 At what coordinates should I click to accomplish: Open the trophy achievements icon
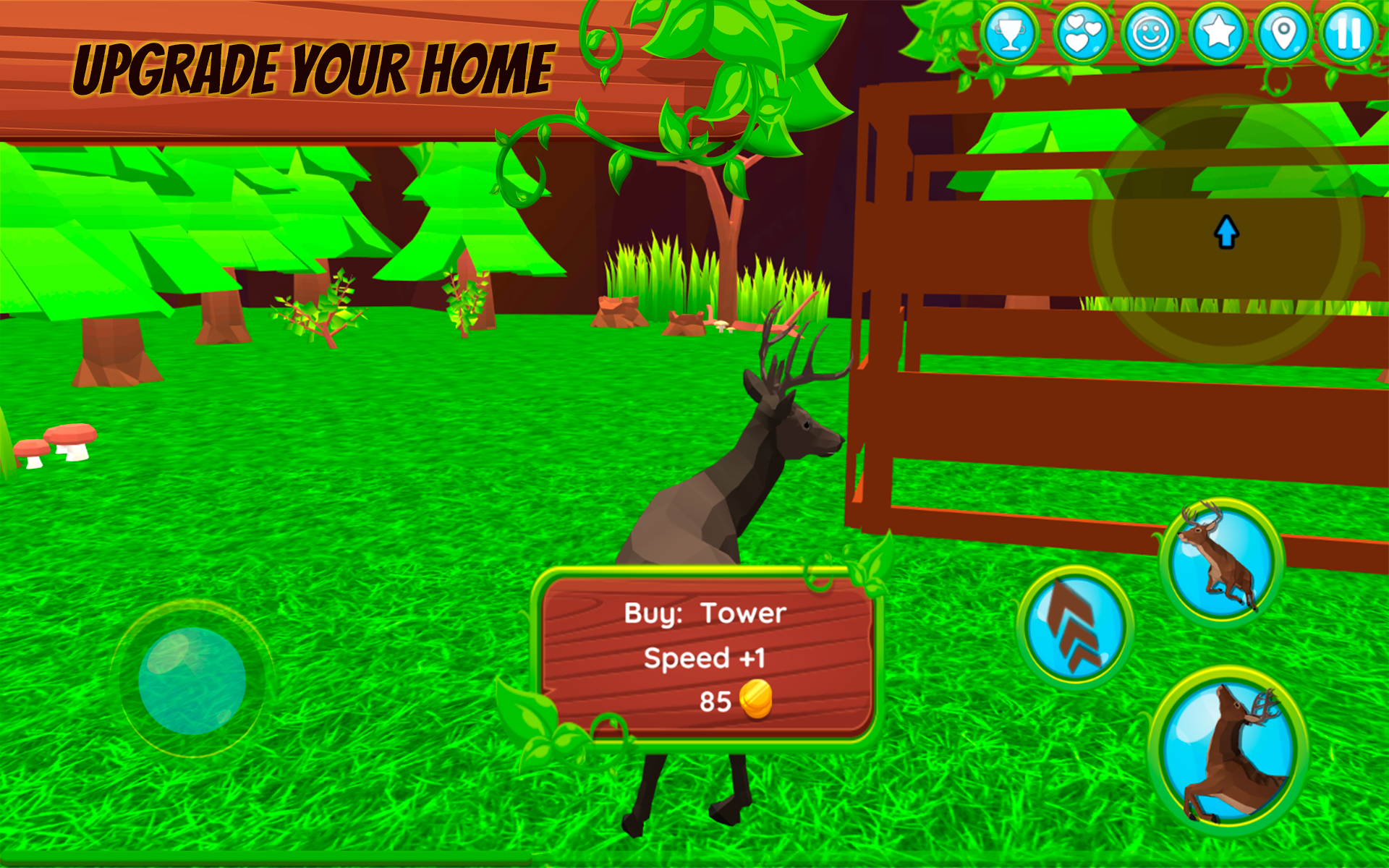(x=1010, y=33)
